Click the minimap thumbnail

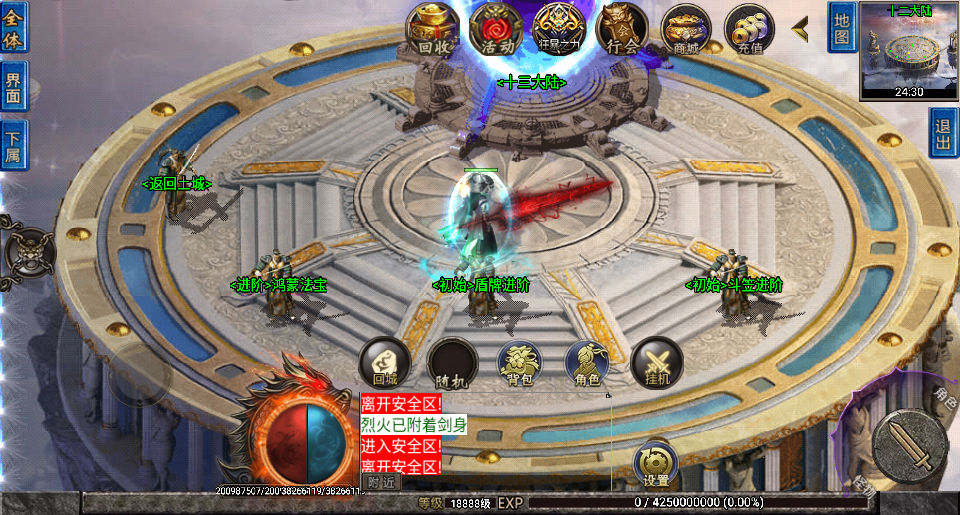(909, 50)
